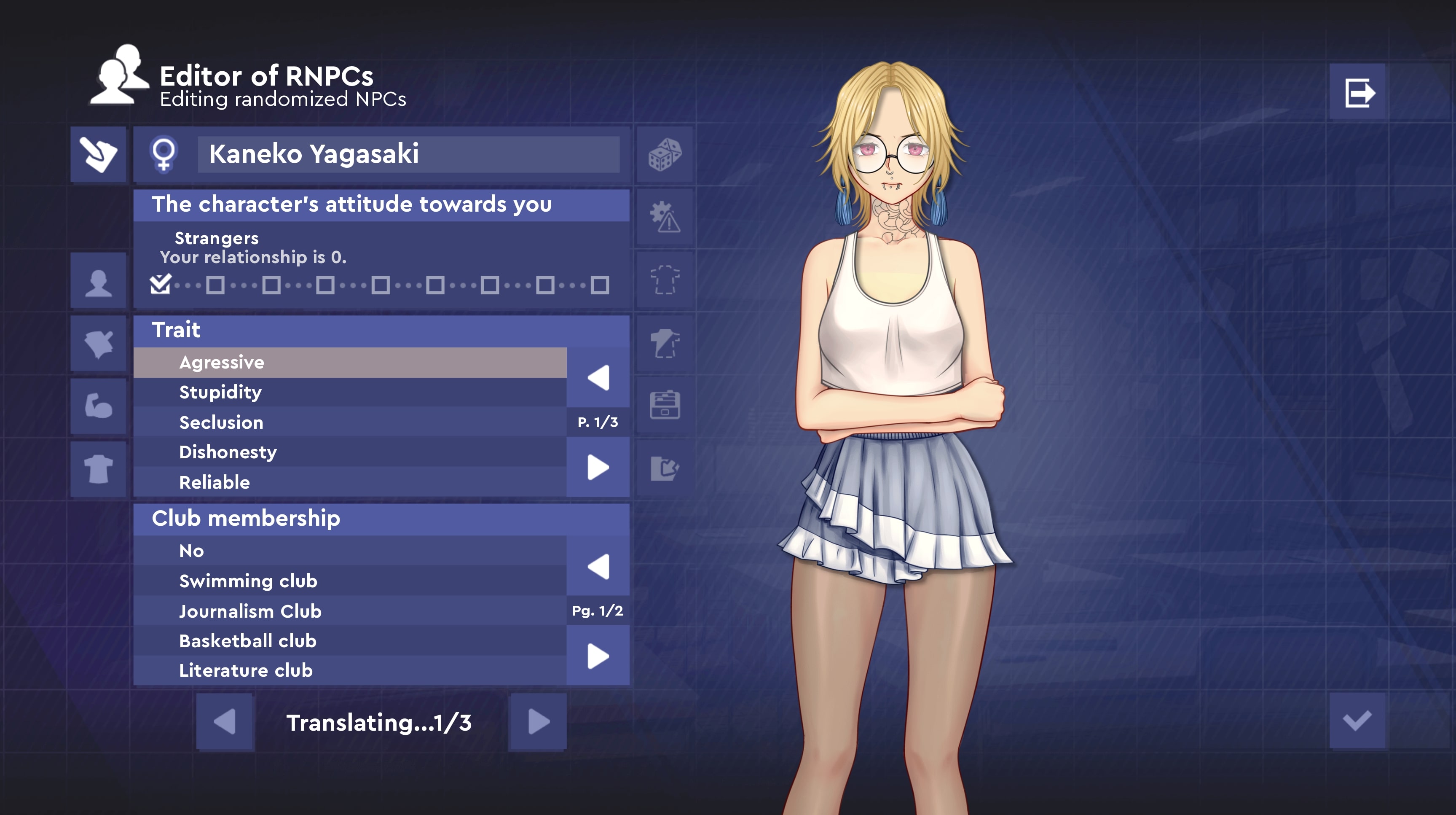This screenshot has width=1456, height=815.
Task: Click the exit editor button
Action: 1358,92
